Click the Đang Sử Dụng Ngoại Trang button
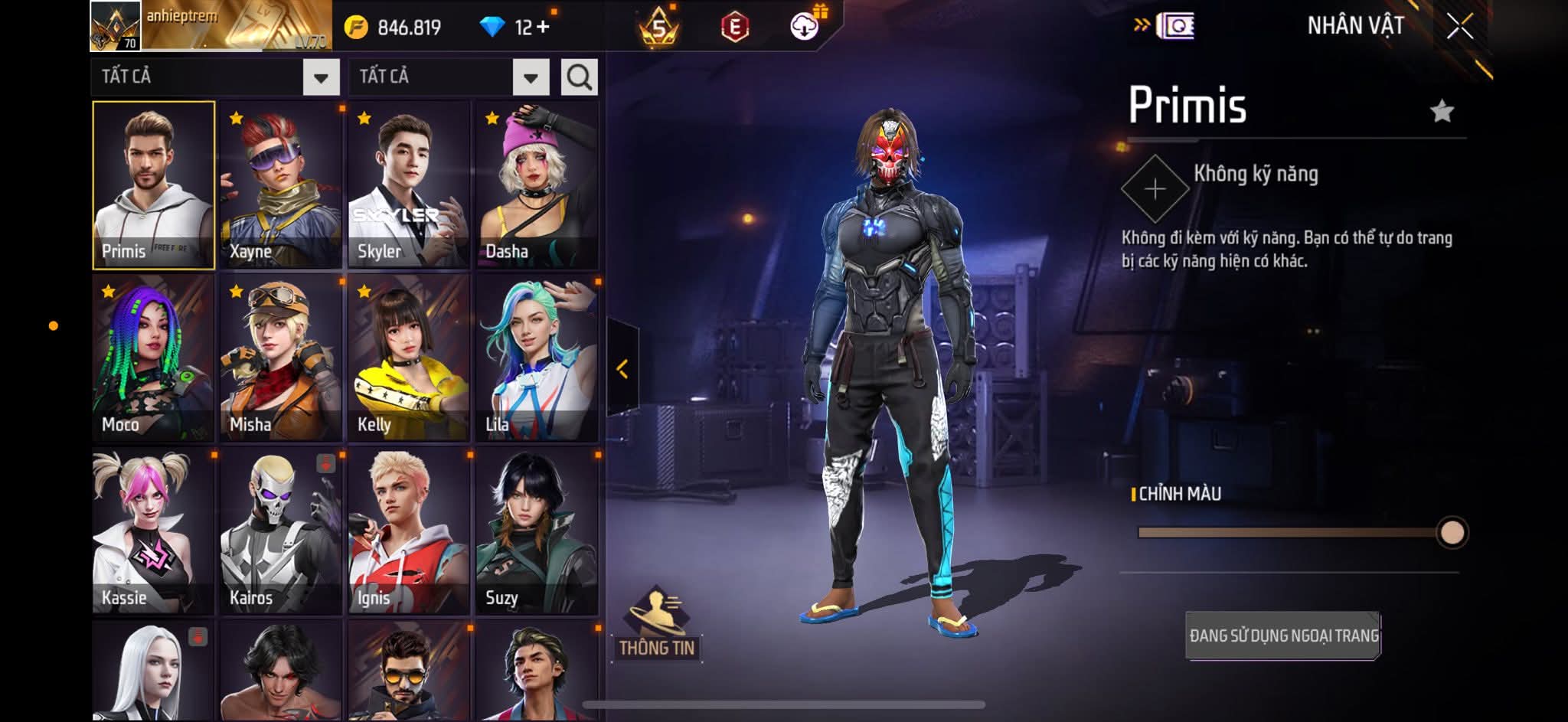This screenshot has height=722, width=1568. pos(1283,635)
